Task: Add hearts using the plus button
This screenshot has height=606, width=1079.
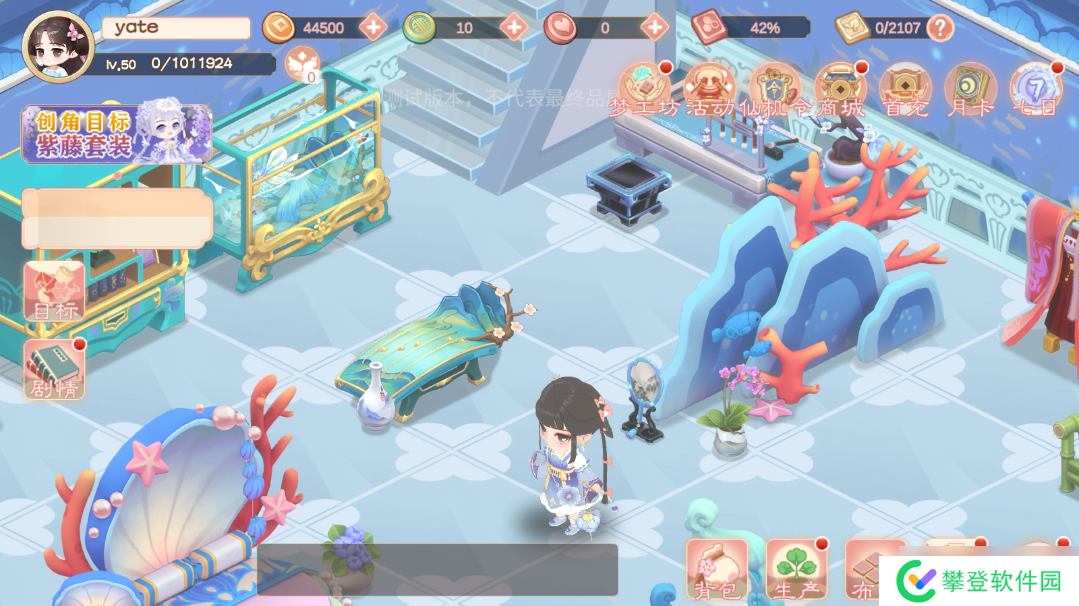Action: pos(654,27)
